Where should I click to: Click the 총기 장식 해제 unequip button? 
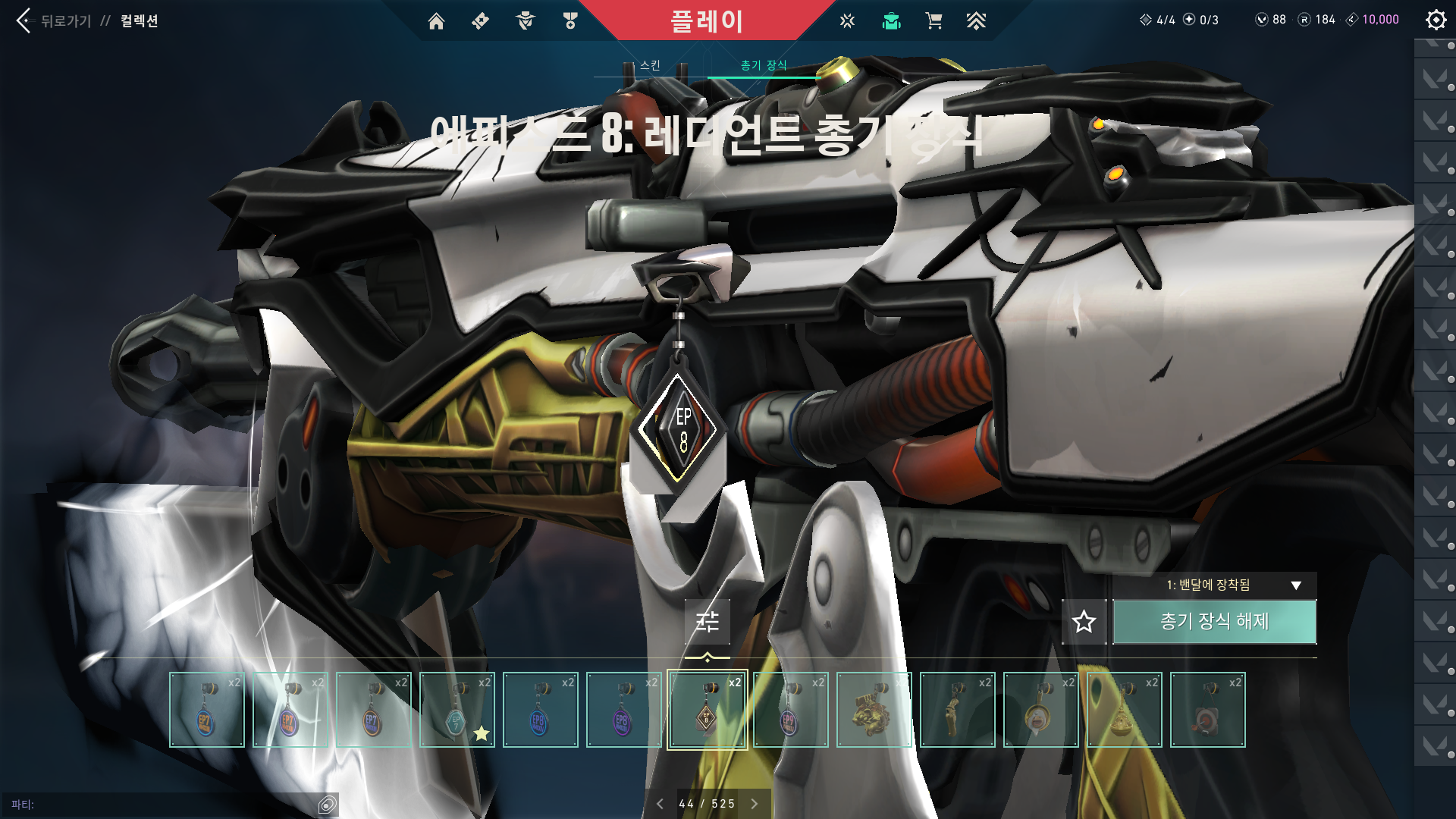click(1214, 622)
